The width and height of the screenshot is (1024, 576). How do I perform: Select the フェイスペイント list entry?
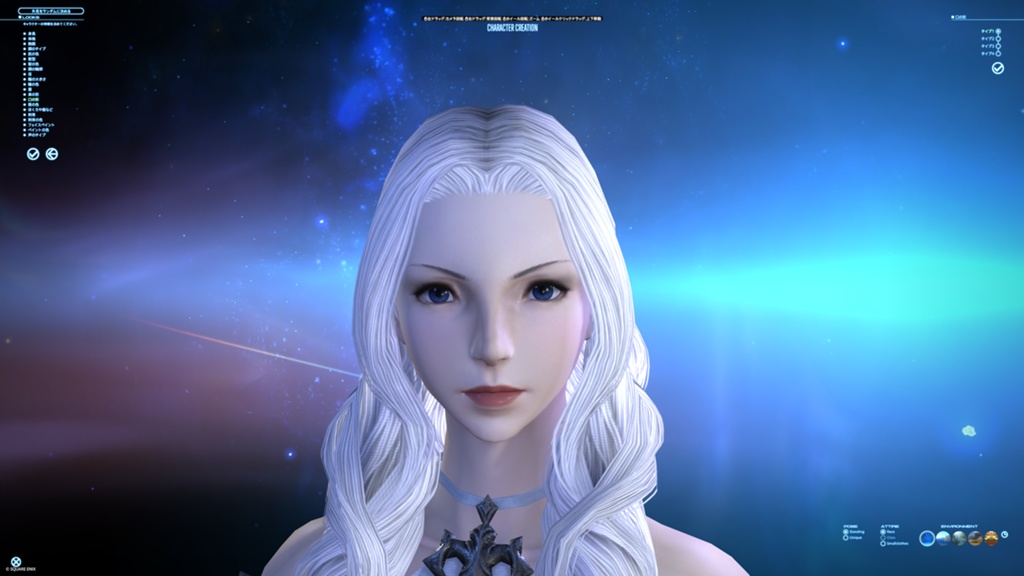(x=41, y=124)
